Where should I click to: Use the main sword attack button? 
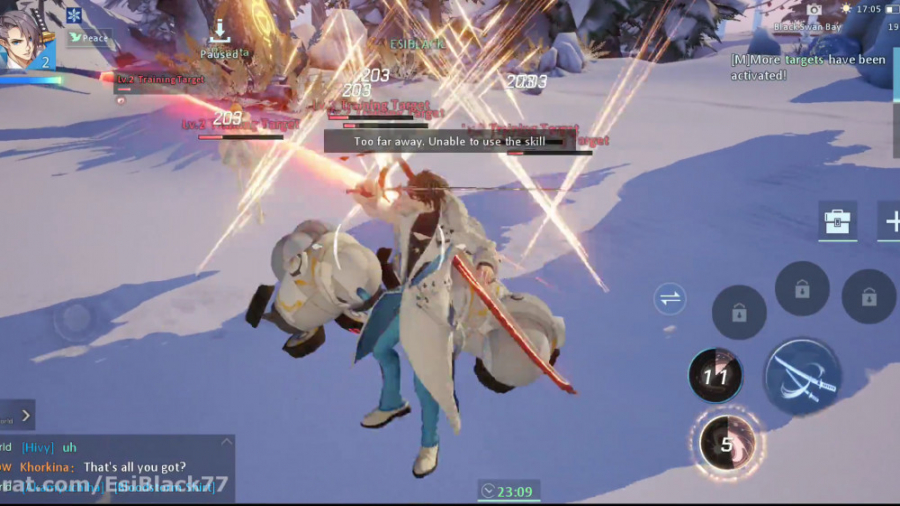point(802,377)
